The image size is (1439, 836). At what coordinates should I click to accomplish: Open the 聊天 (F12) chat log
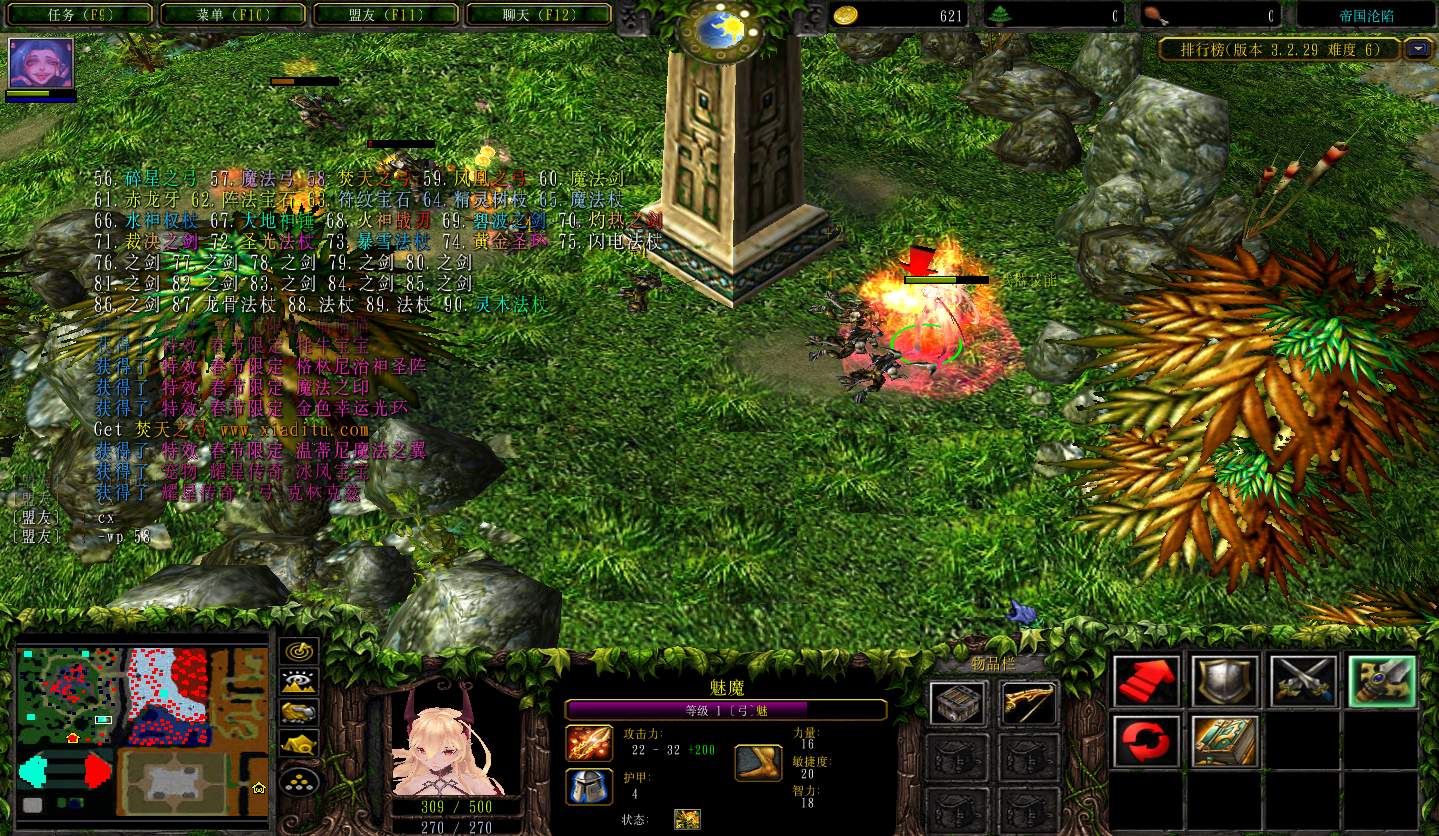tap(538, 15)
